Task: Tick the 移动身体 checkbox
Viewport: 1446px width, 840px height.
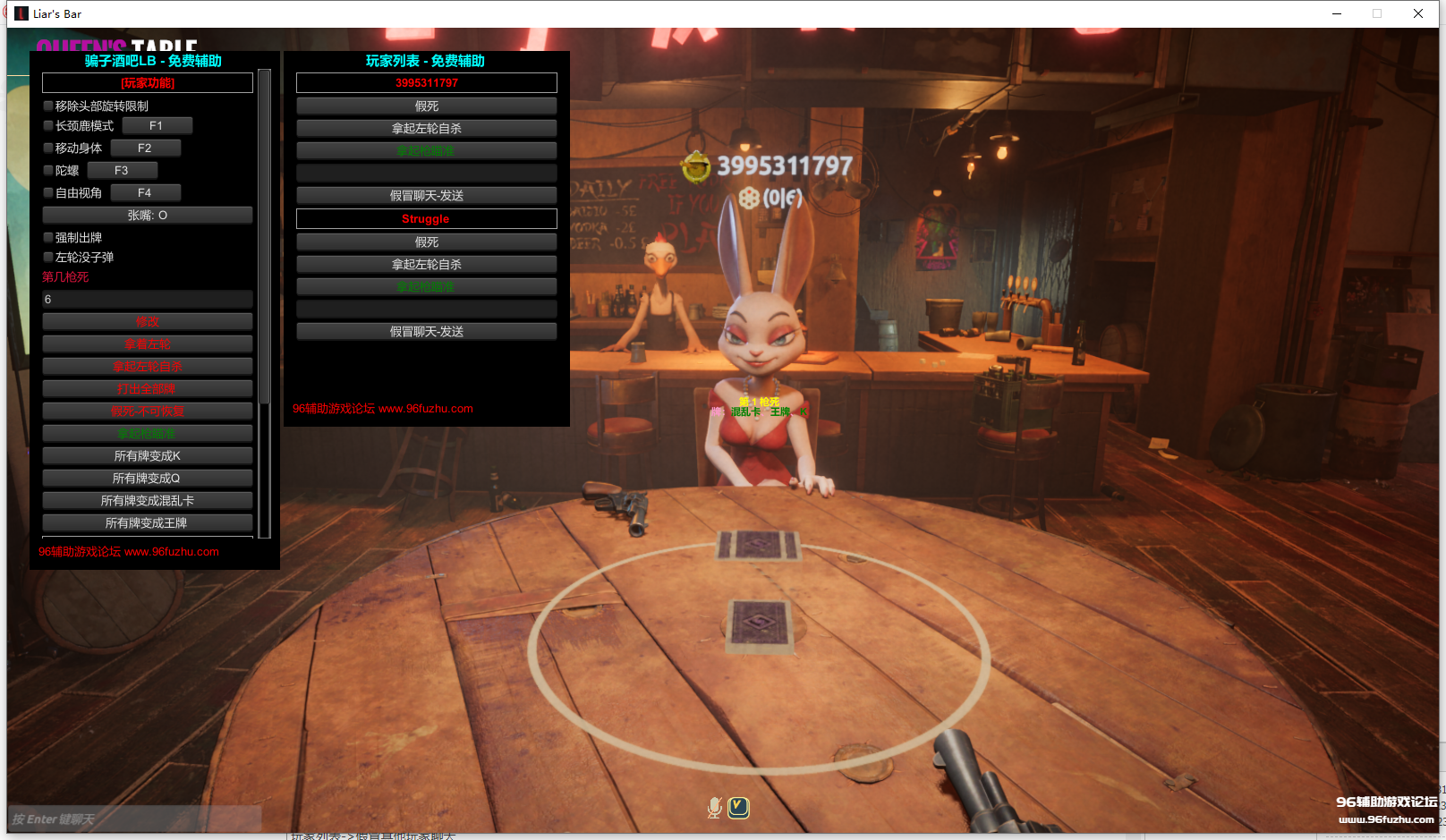Action: [48, 148]
